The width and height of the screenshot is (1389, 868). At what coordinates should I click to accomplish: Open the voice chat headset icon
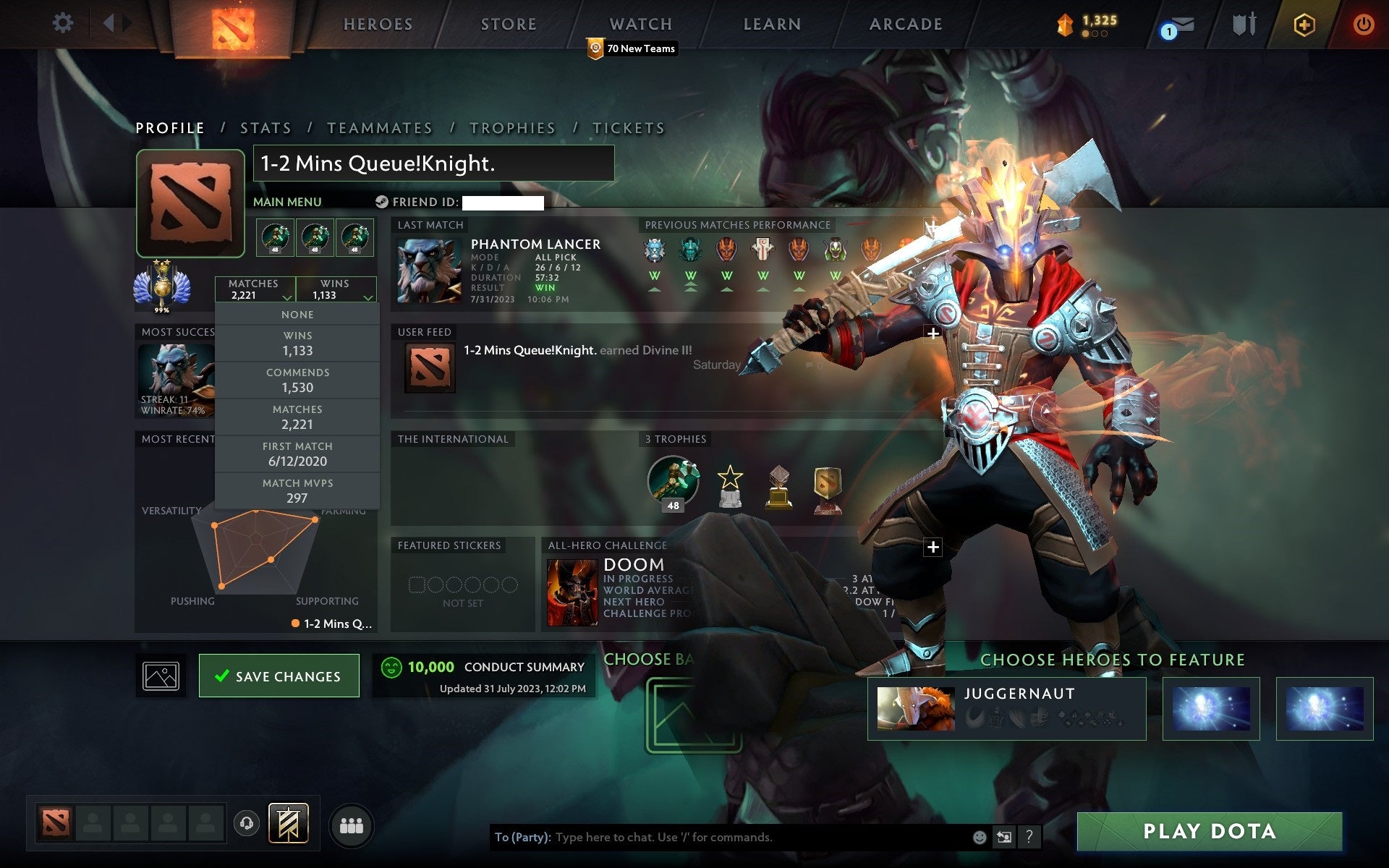[x=247, y=822]
